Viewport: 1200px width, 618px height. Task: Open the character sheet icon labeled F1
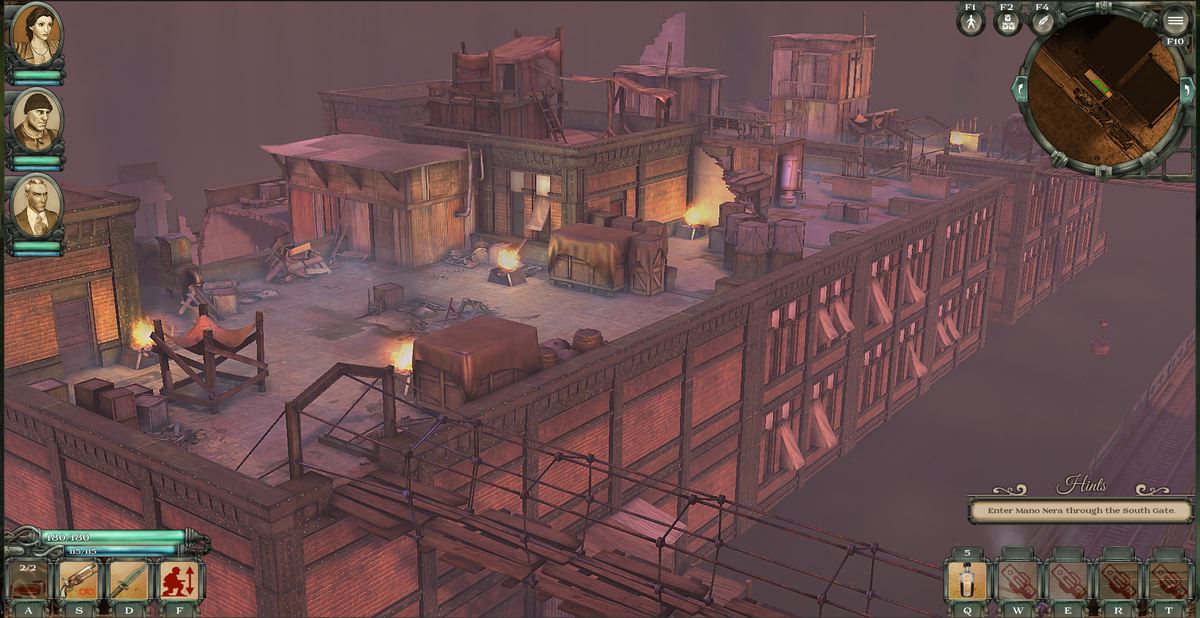click(x=970, y=22)
